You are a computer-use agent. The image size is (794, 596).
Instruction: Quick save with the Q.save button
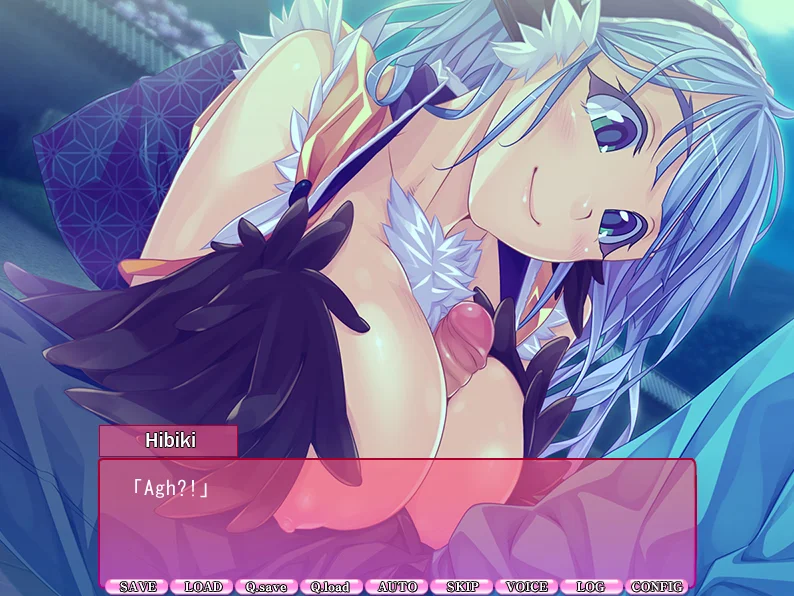coord(268,587)
